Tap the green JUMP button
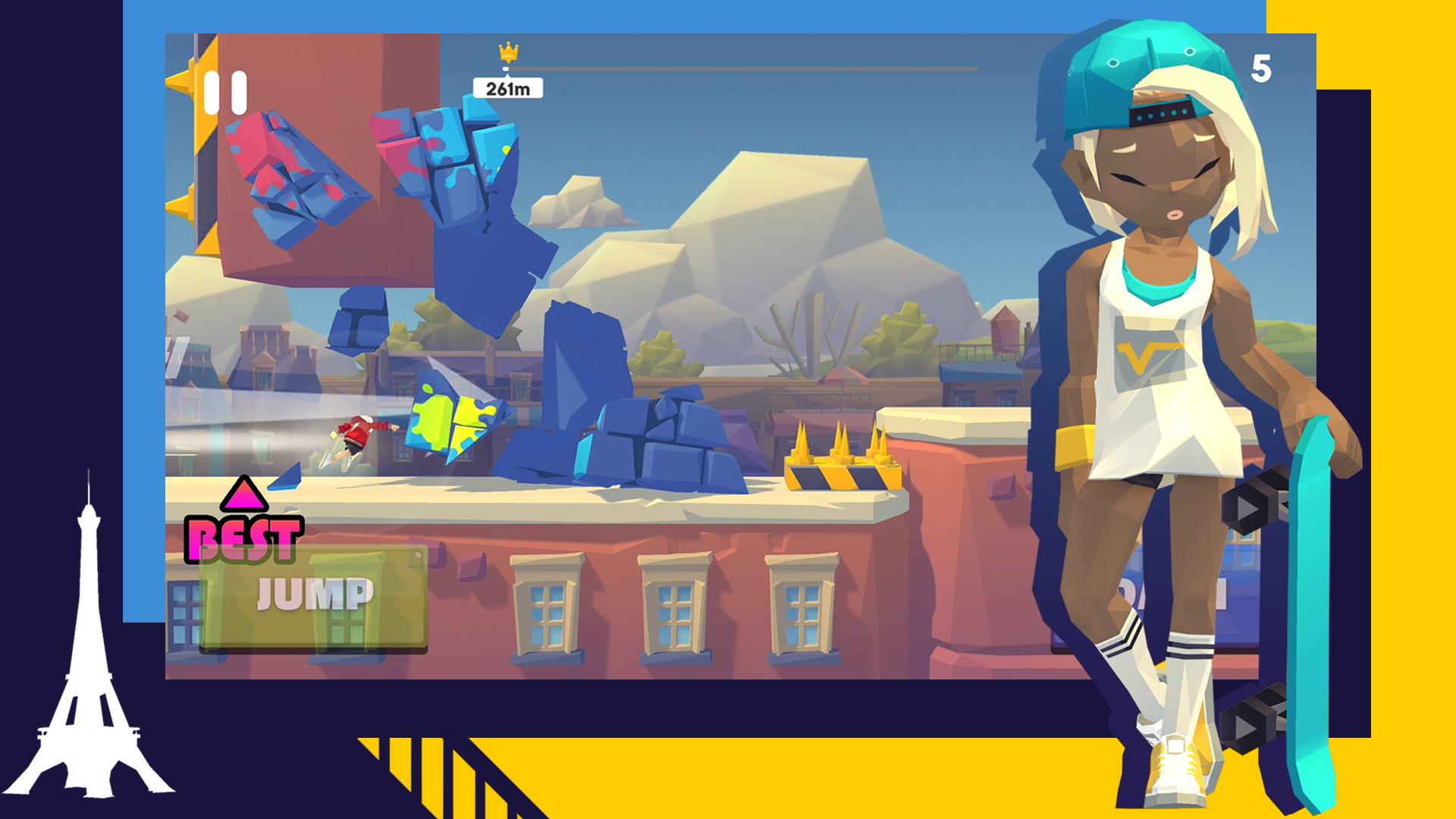 (314, 597)
